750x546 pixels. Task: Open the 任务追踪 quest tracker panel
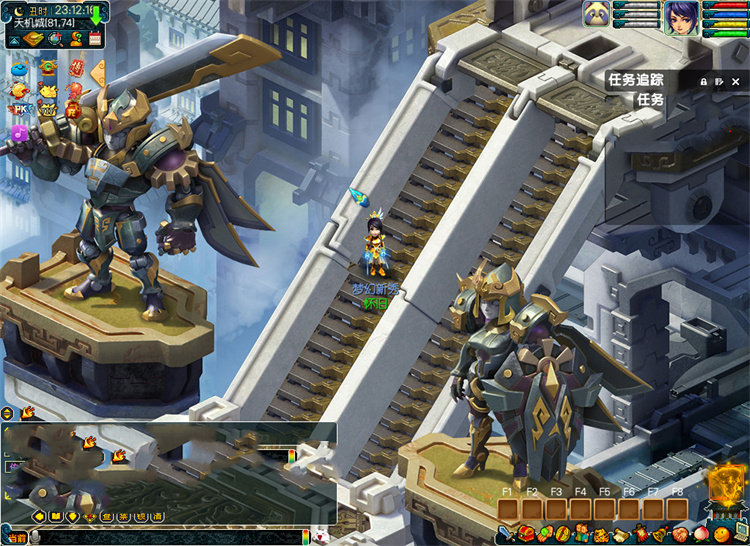[x=635, y=80]
